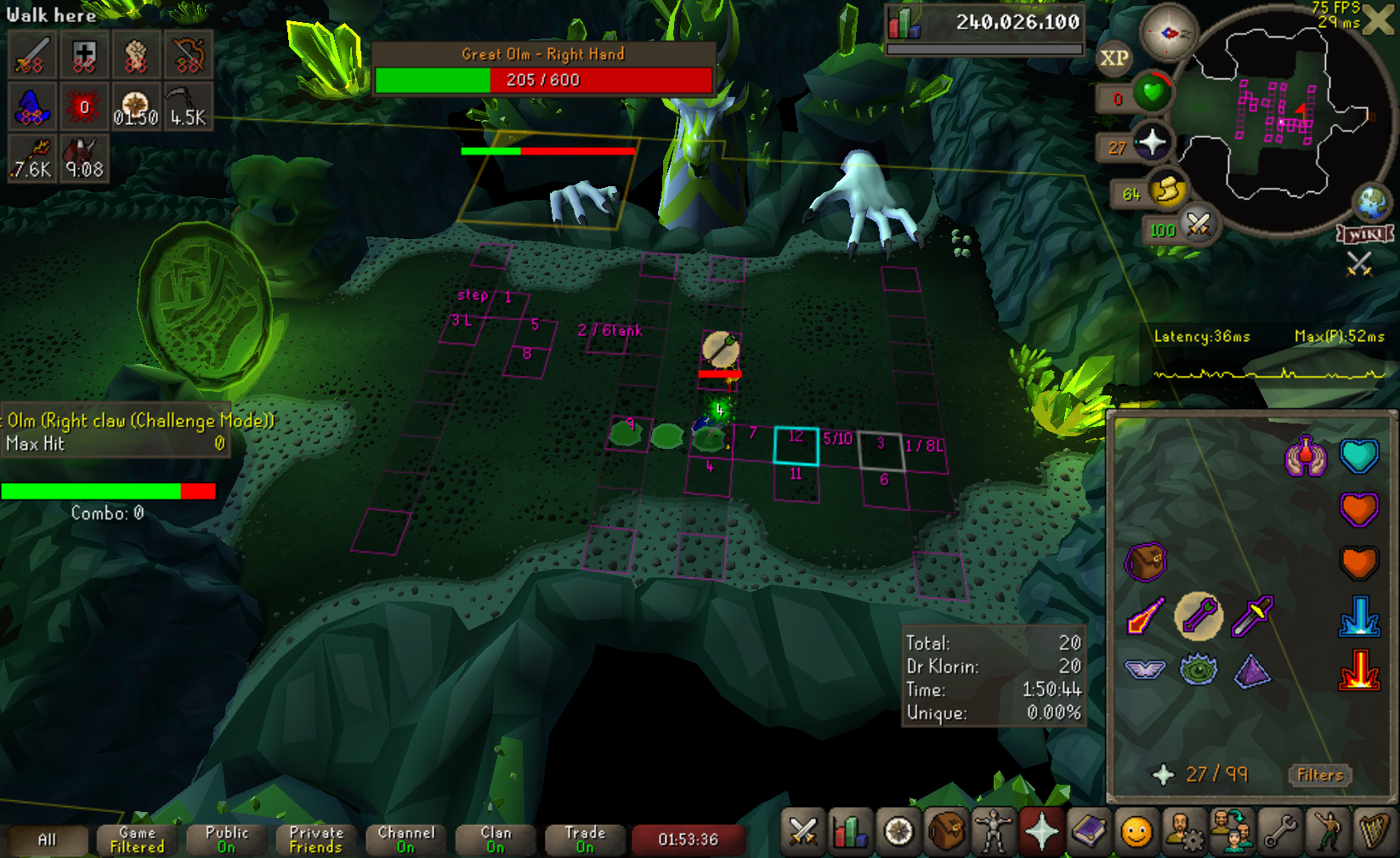Screen dimensions: 1400x858
Task: Toggle the quick-prayers orb by the minimap
Action: [x=1152, y=142]
